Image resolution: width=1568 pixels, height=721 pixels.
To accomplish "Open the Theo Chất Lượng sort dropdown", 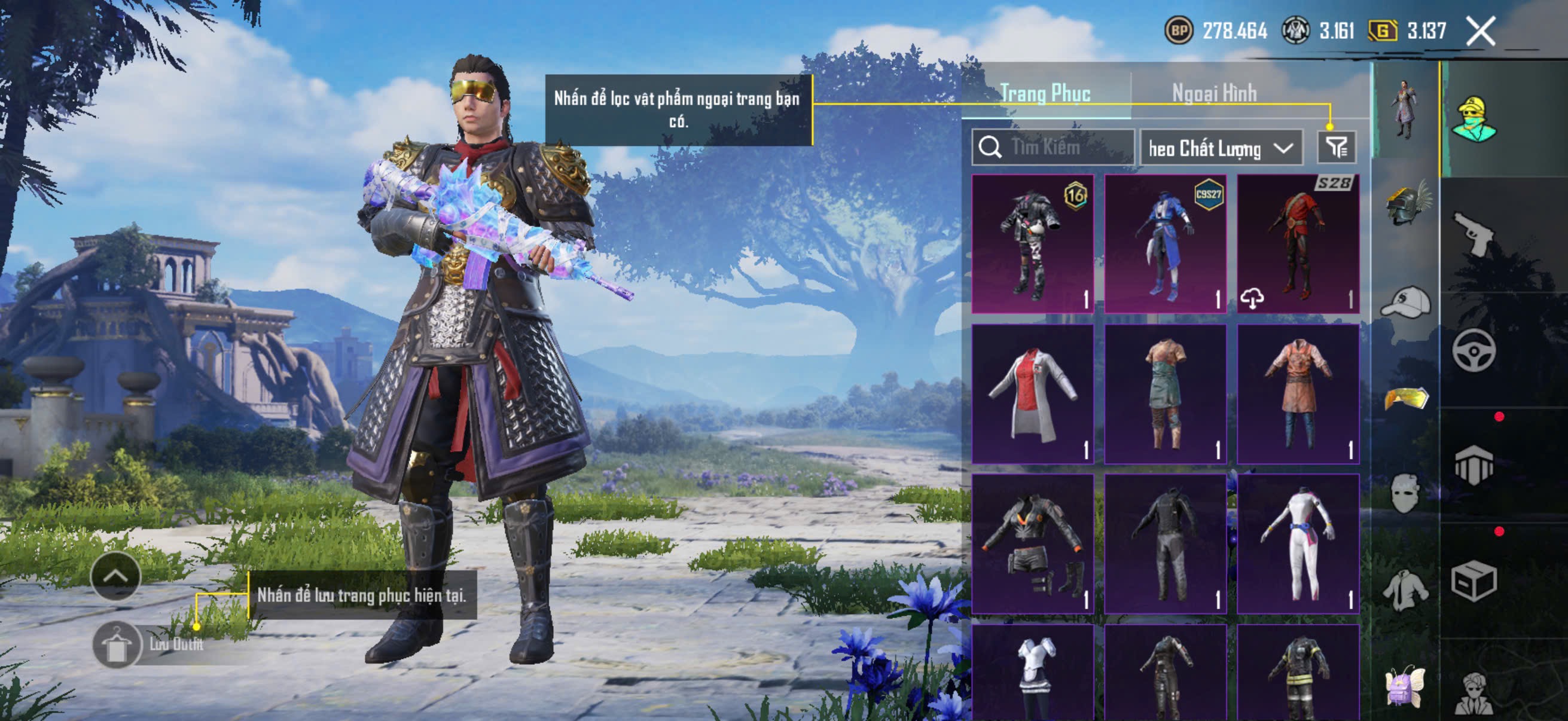I will coord(1221,148).
